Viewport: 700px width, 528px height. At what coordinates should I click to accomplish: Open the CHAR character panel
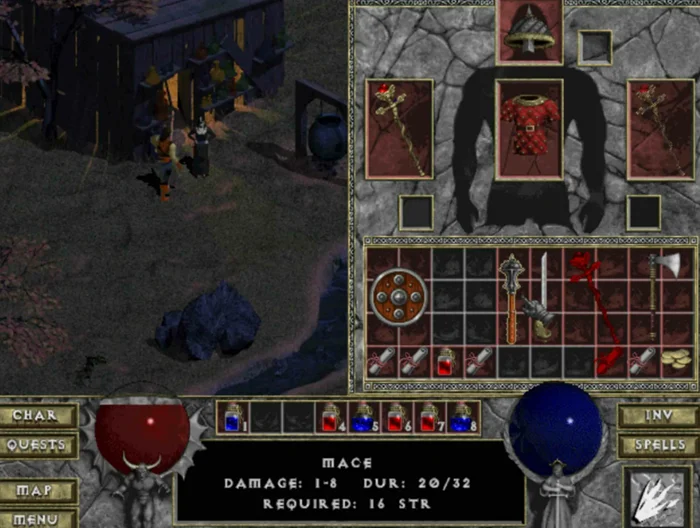pyautogui.click(x=40, y=416)
